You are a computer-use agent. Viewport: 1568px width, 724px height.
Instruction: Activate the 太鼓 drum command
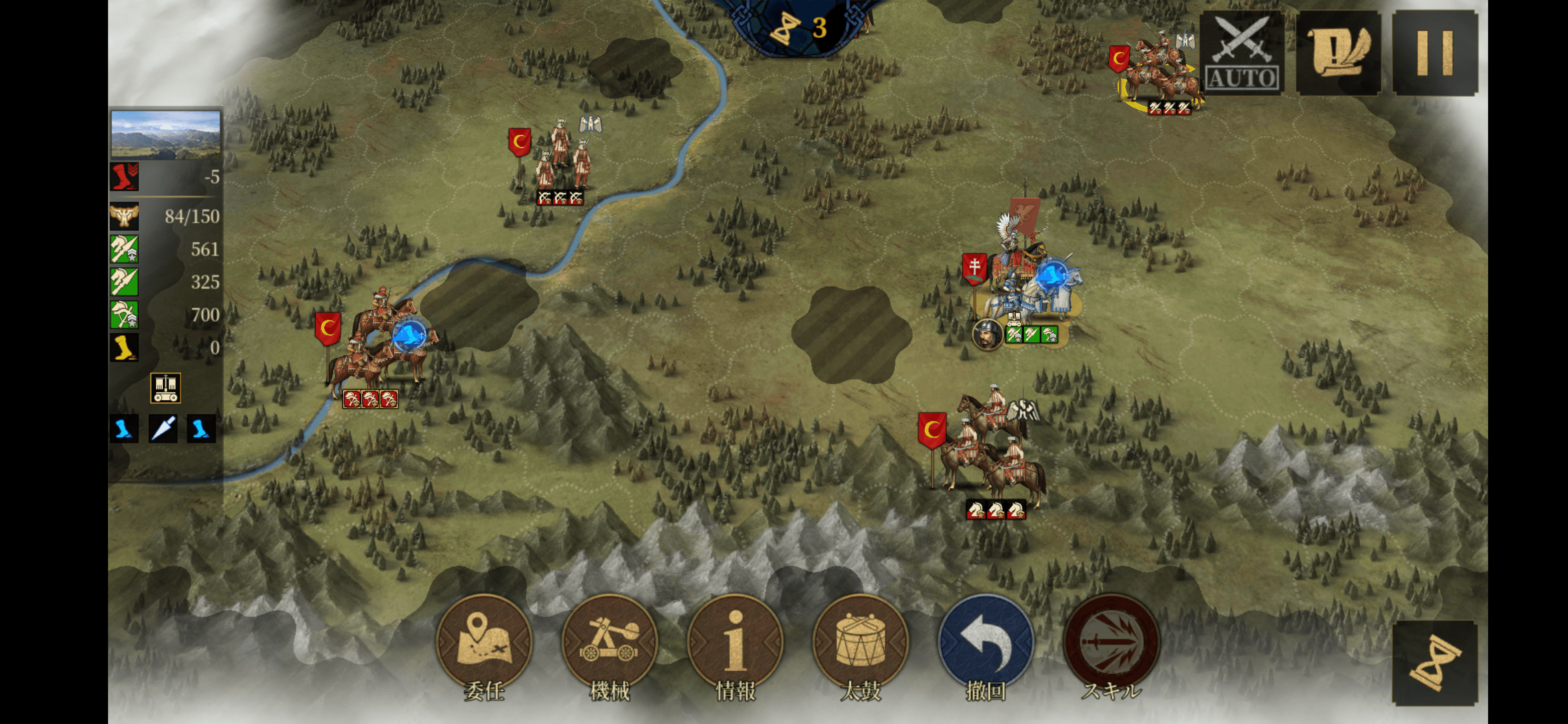point(861,643)
